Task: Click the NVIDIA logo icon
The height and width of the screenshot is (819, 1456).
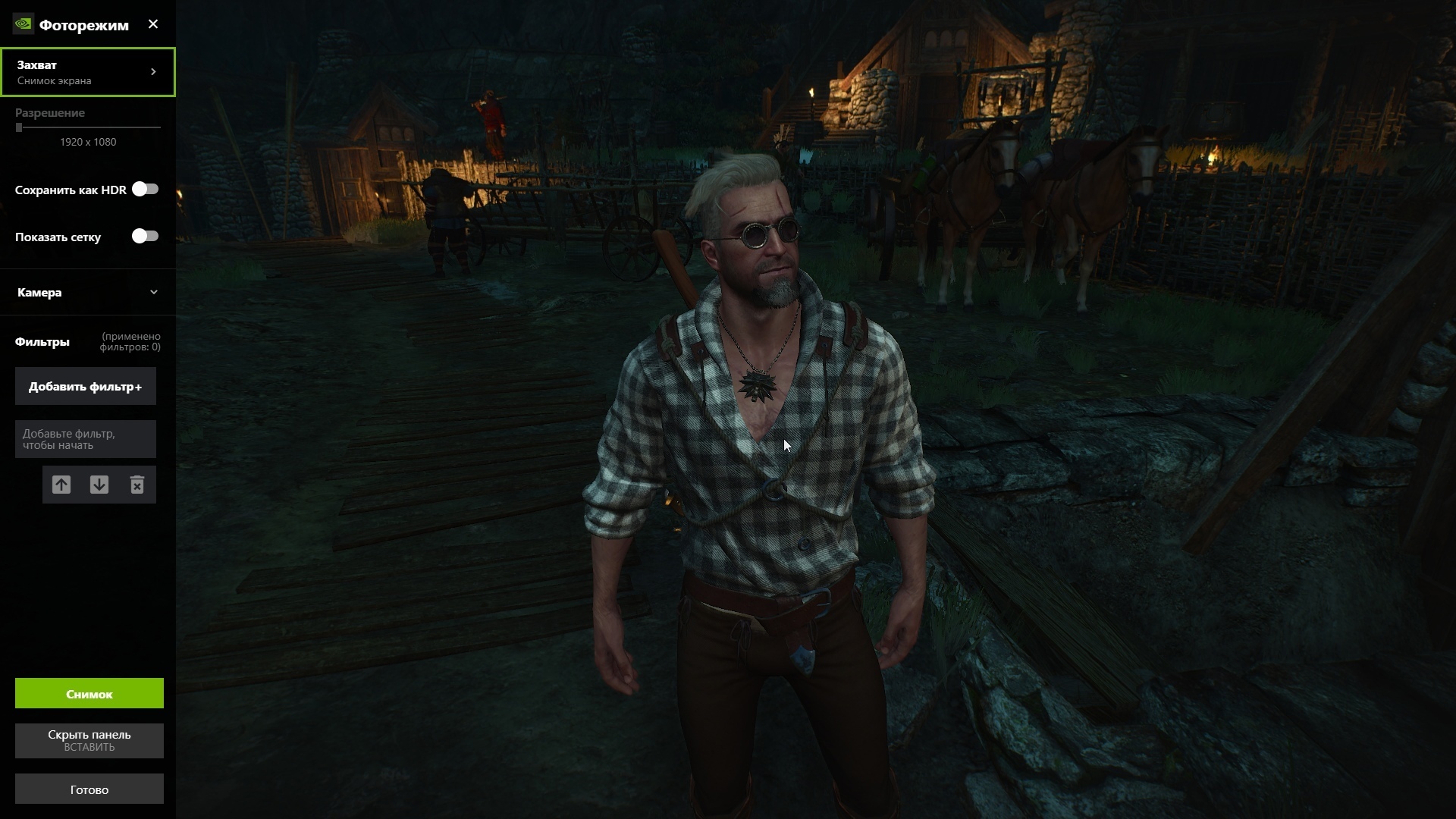Action: [x=23, y=24]
